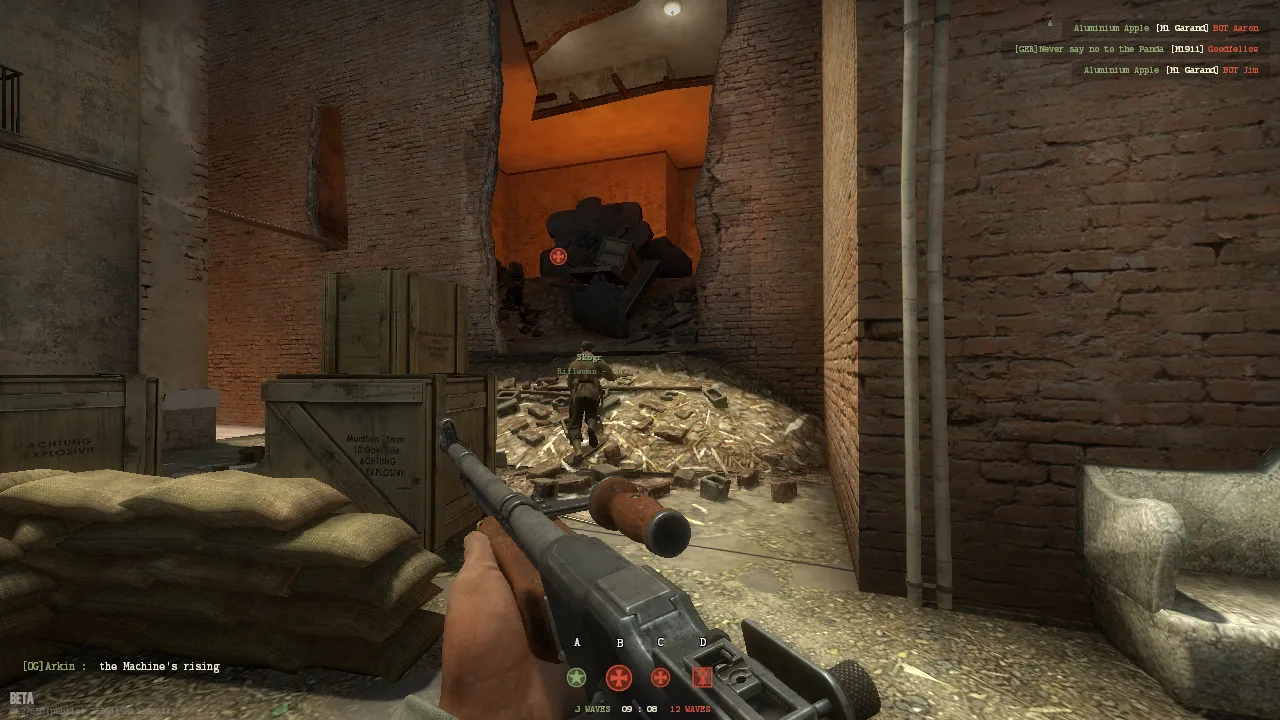Viewport: 1280px width, 720px height.
Task: Select the Allied star icon for objective A
Action: pyautogui.click(x=576, y=677)
